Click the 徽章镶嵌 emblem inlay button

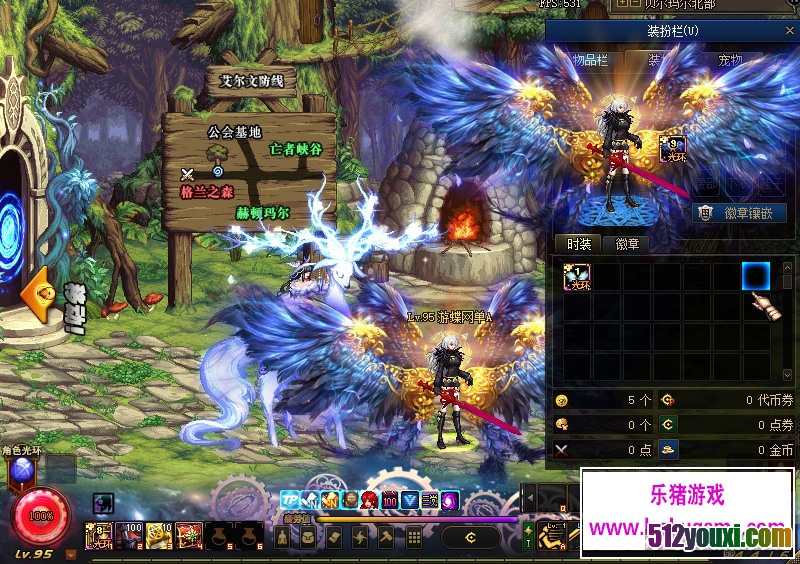(x=741, y=212)
